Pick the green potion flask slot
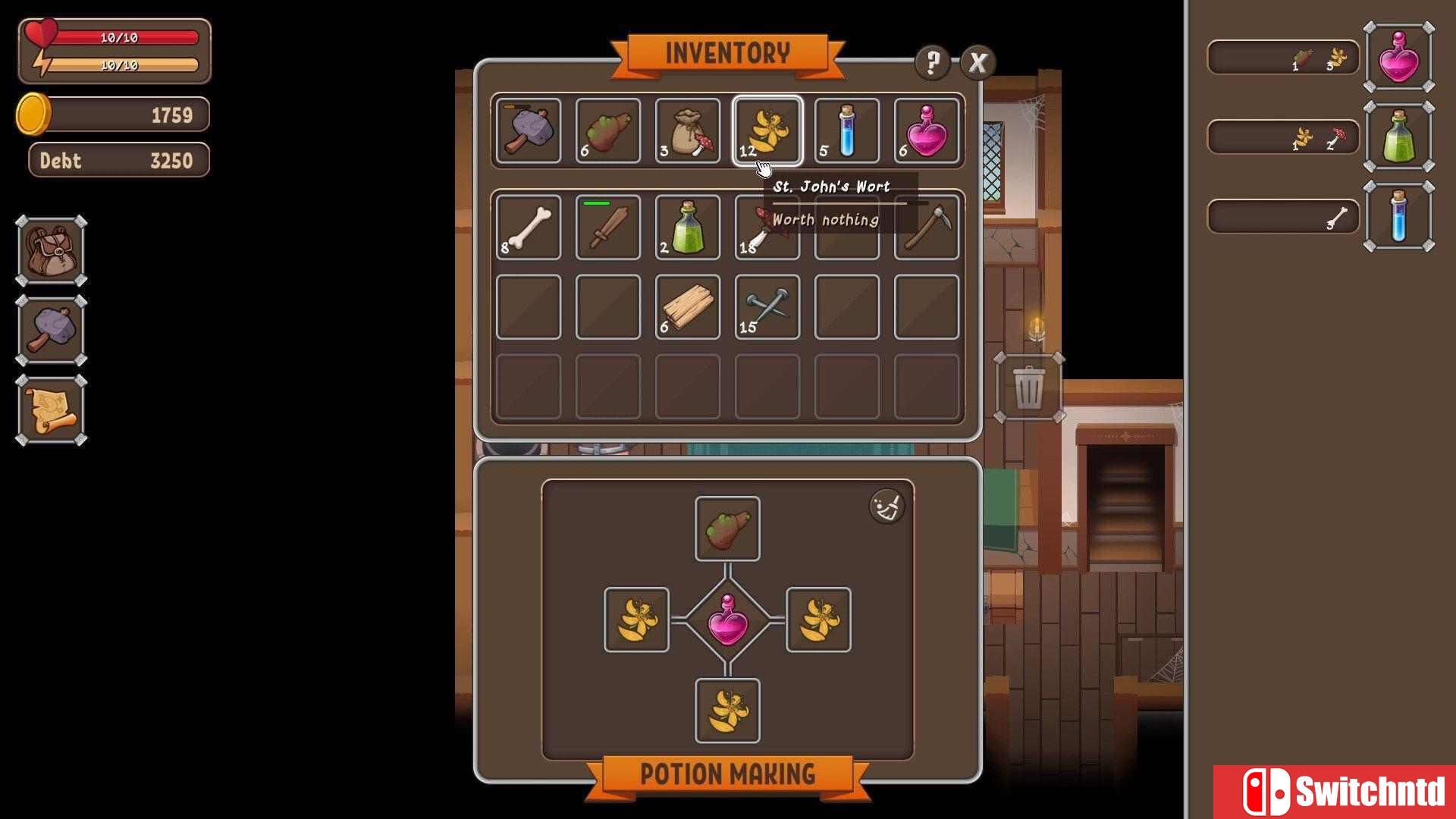Screen dimensions: 1456x819 tap(688, 227)
